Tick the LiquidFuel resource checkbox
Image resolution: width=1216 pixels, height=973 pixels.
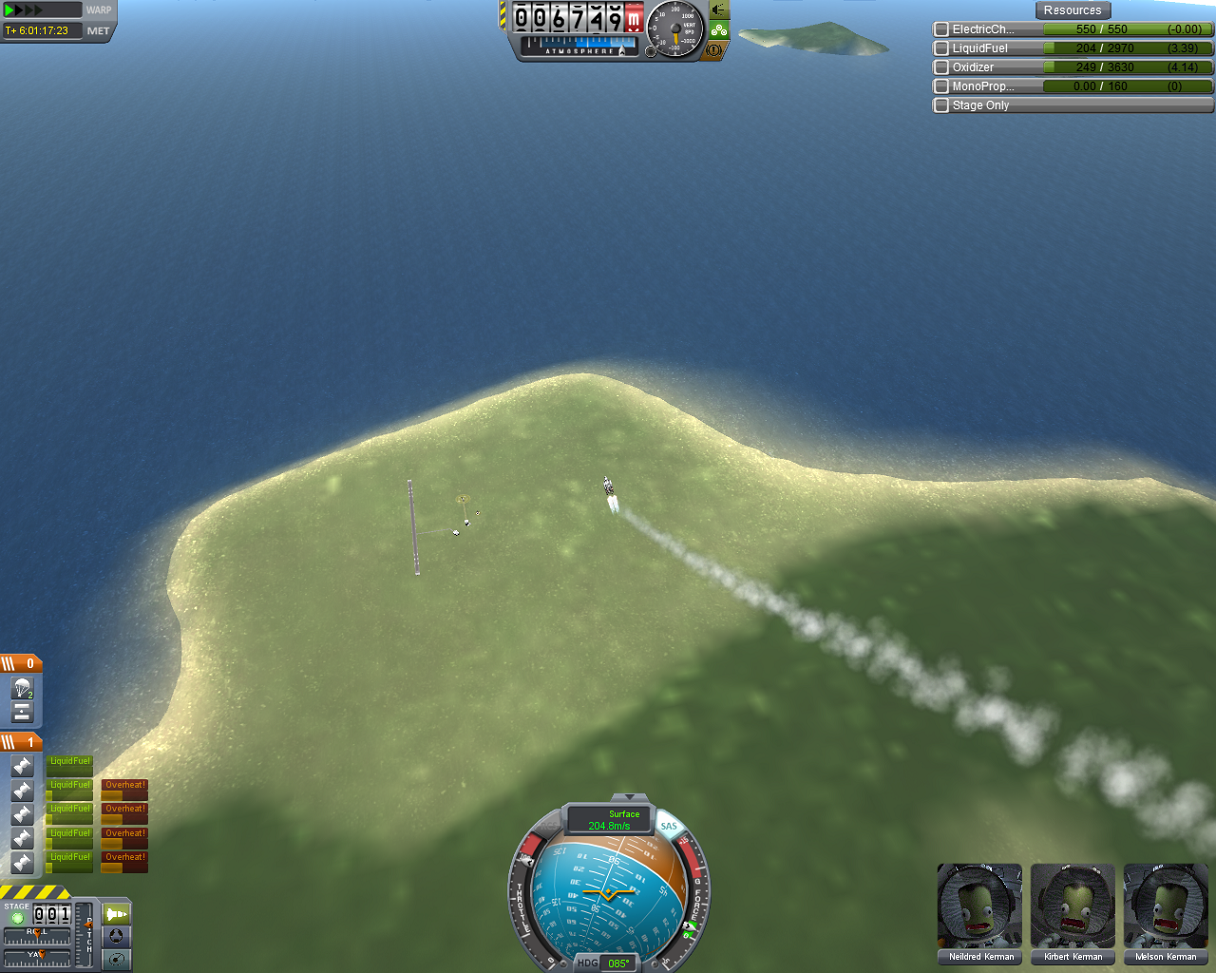point(941,48)
